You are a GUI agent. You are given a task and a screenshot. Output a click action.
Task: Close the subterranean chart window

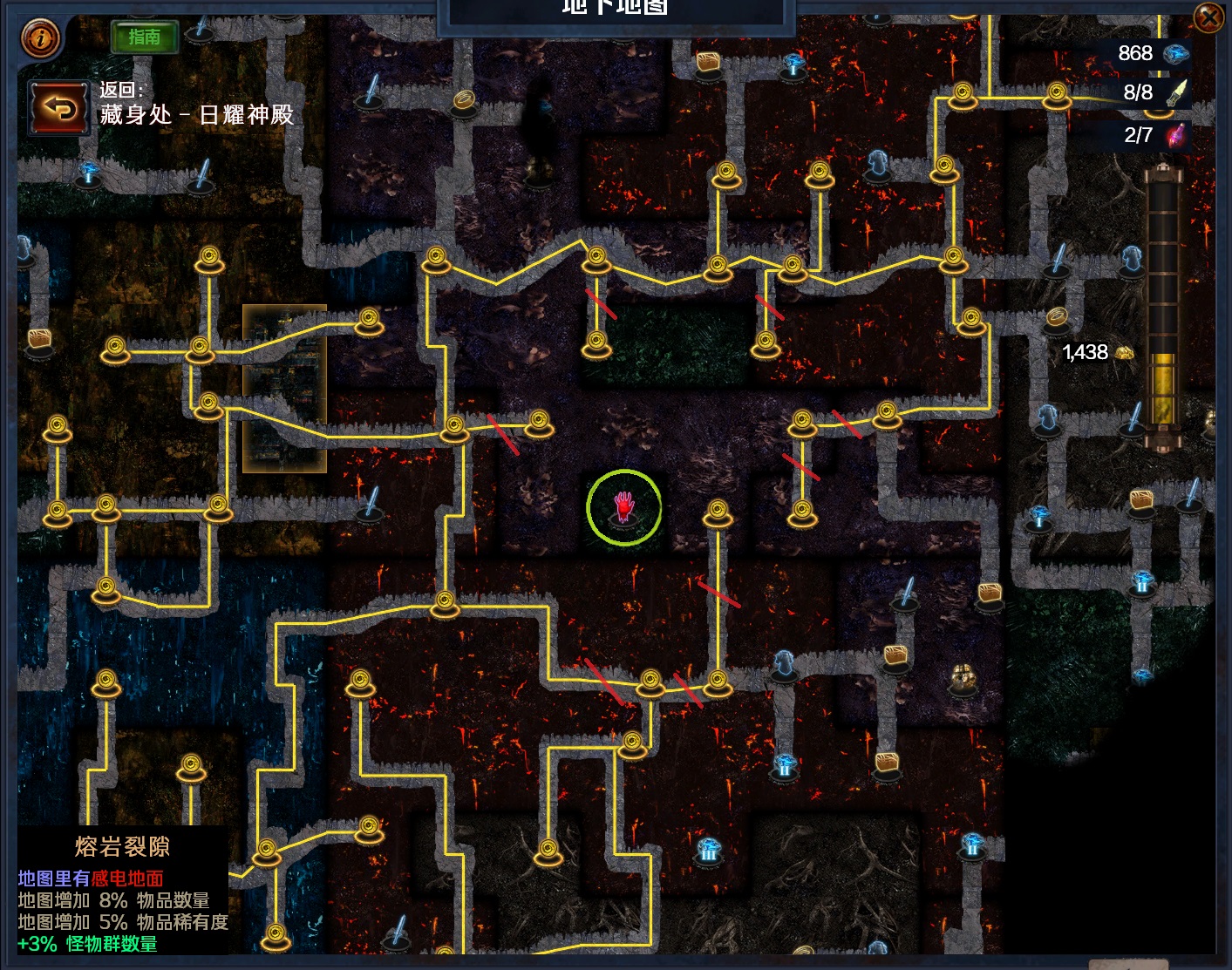point(1208,17)
